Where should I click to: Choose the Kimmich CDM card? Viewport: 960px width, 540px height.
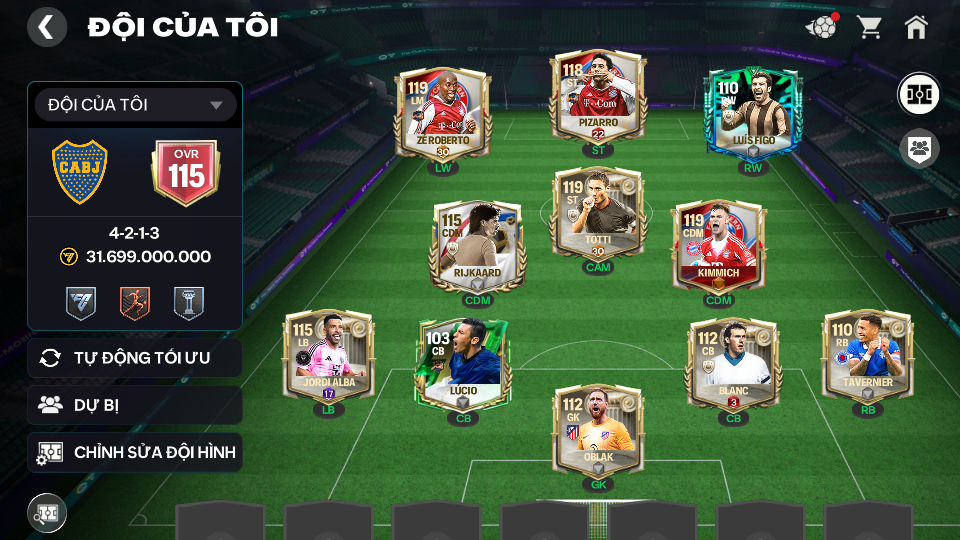[718, 247]
